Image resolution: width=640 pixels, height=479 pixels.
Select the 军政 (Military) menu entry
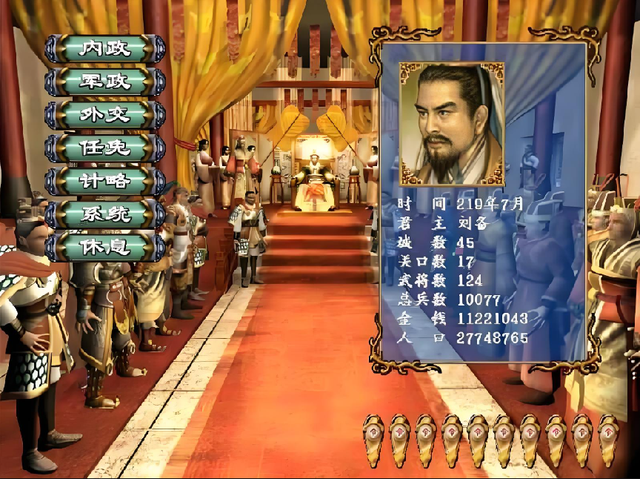click(105, 81)
